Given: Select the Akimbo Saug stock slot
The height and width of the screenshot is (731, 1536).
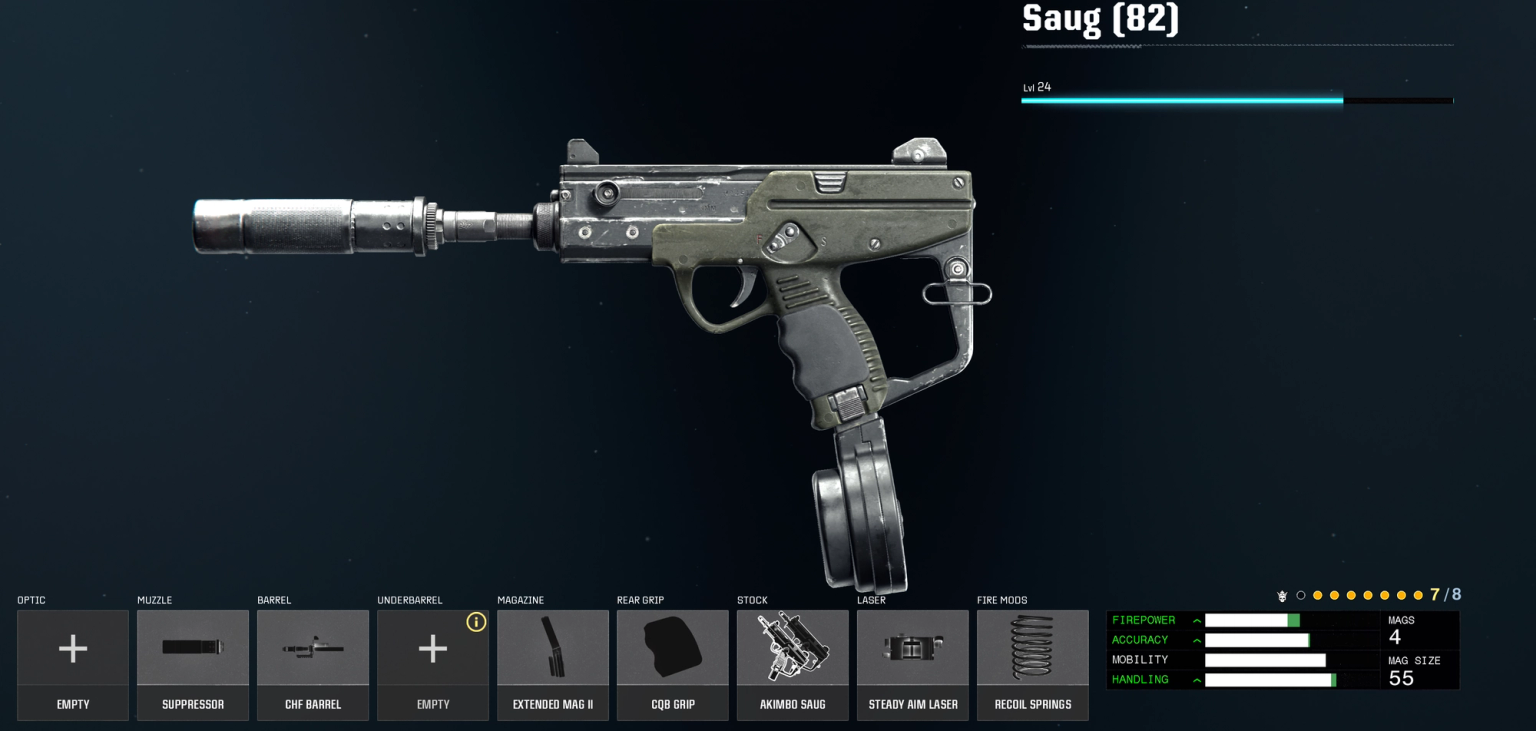Looking at the screenshot, I should (x=793, y=665).
